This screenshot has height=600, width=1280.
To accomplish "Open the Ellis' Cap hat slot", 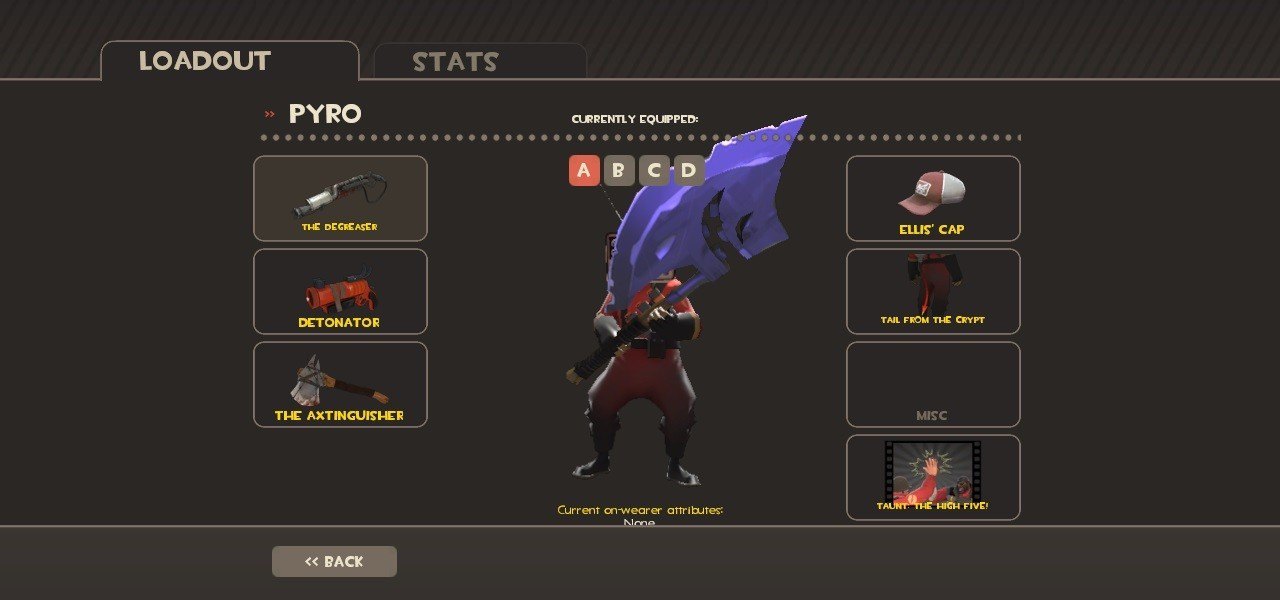I will 933,198.
